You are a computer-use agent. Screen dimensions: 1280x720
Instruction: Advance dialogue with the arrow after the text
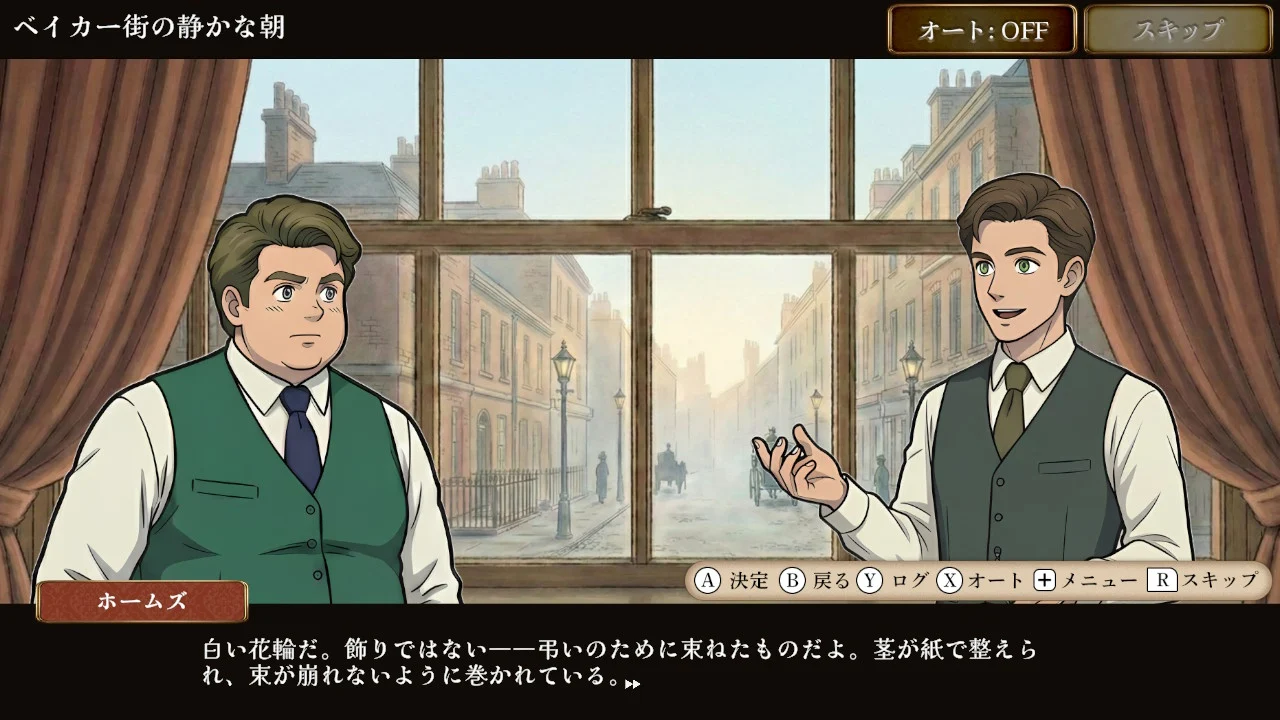click(632, 684)
